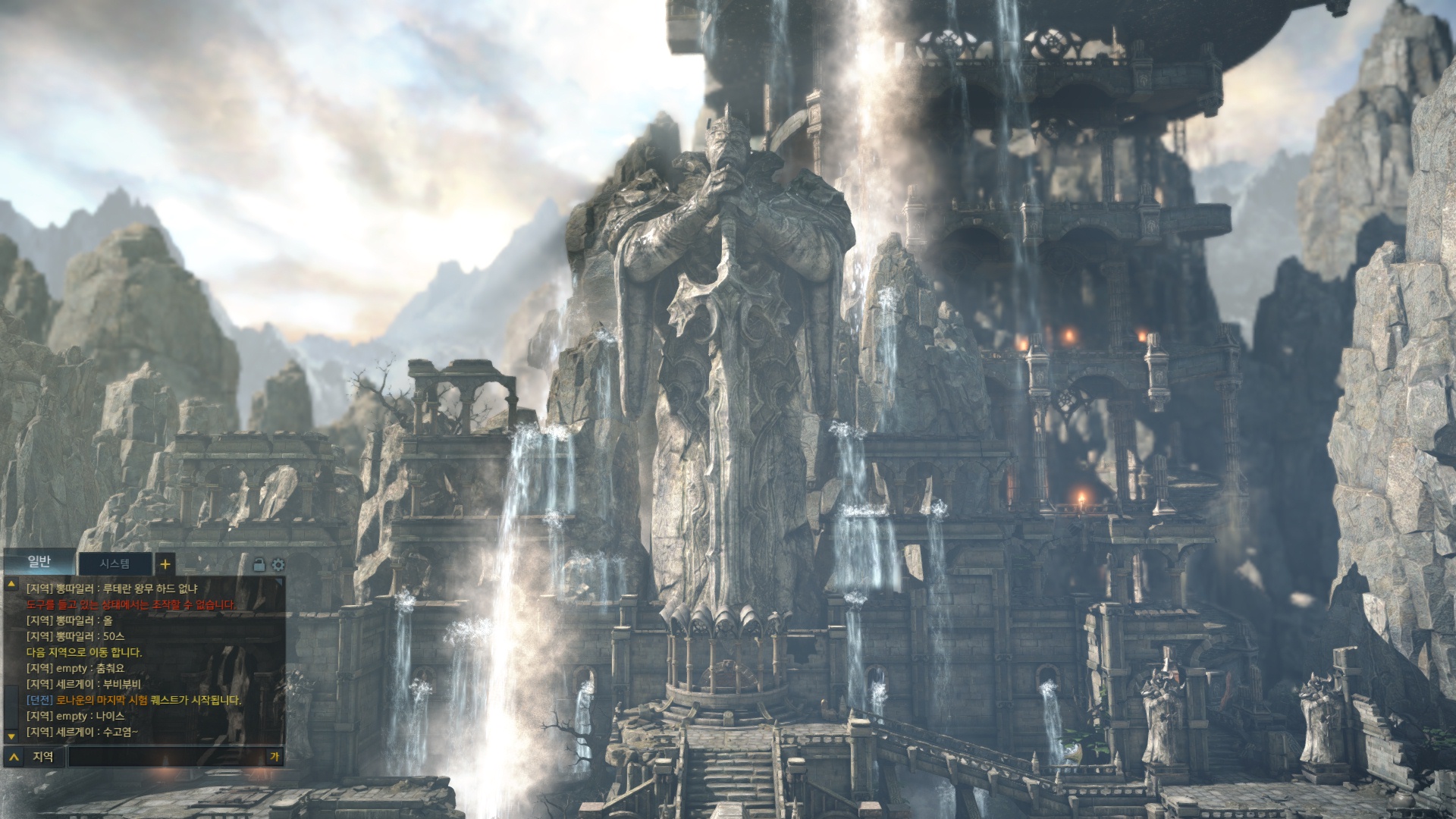1456x819 pixels.
Task: Click the chat scroll-down arrow
Action: click(x=11, y=736)
